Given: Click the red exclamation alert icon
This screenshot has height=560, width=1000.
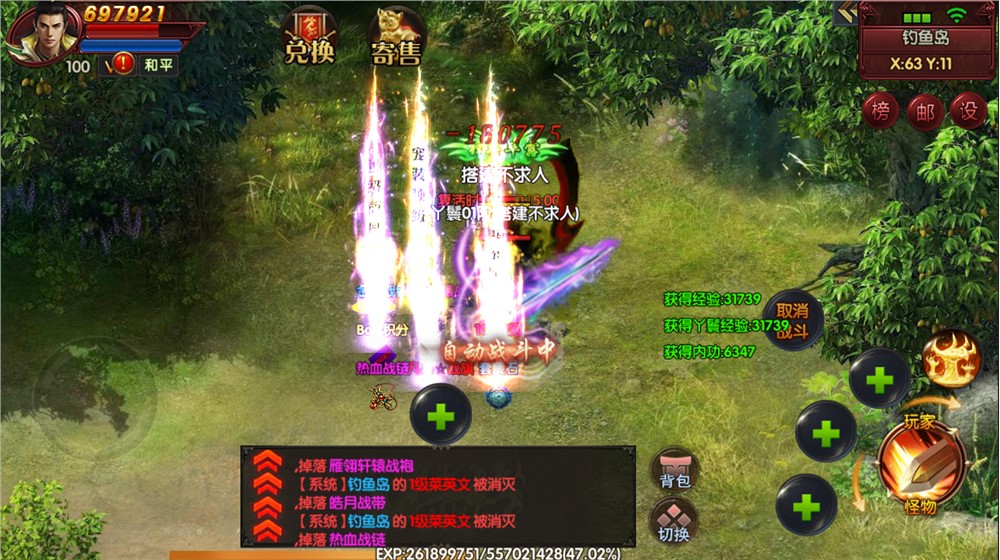Looking at the screenshot, I should coord(124,64).
